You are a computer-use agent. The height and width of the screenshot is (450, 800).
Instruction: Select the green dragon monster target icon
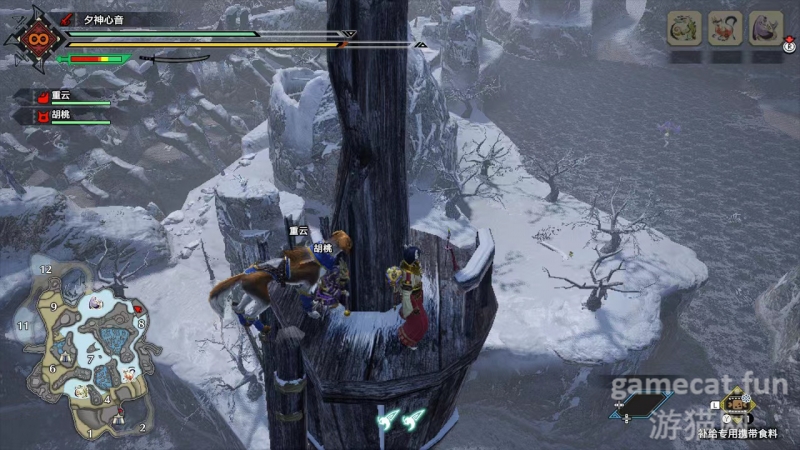[x=683, y=27]
